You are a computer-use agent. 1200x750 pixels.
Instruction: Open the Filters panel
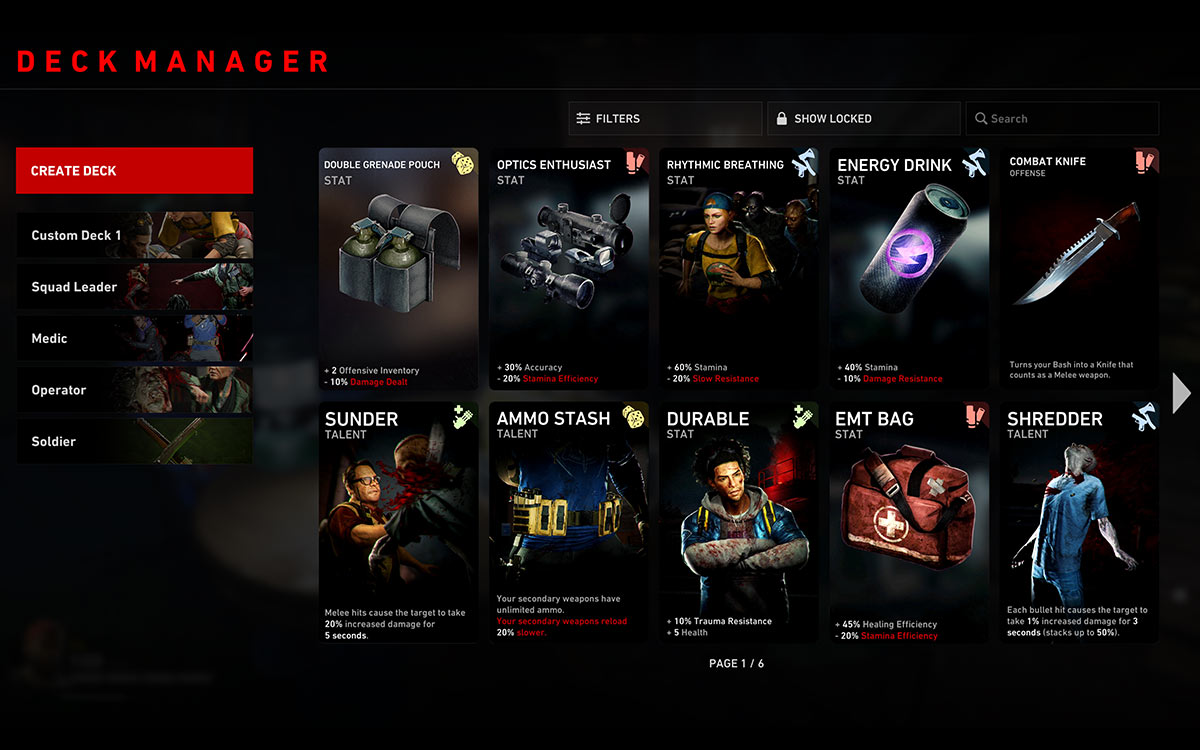(x=665, y=118)
